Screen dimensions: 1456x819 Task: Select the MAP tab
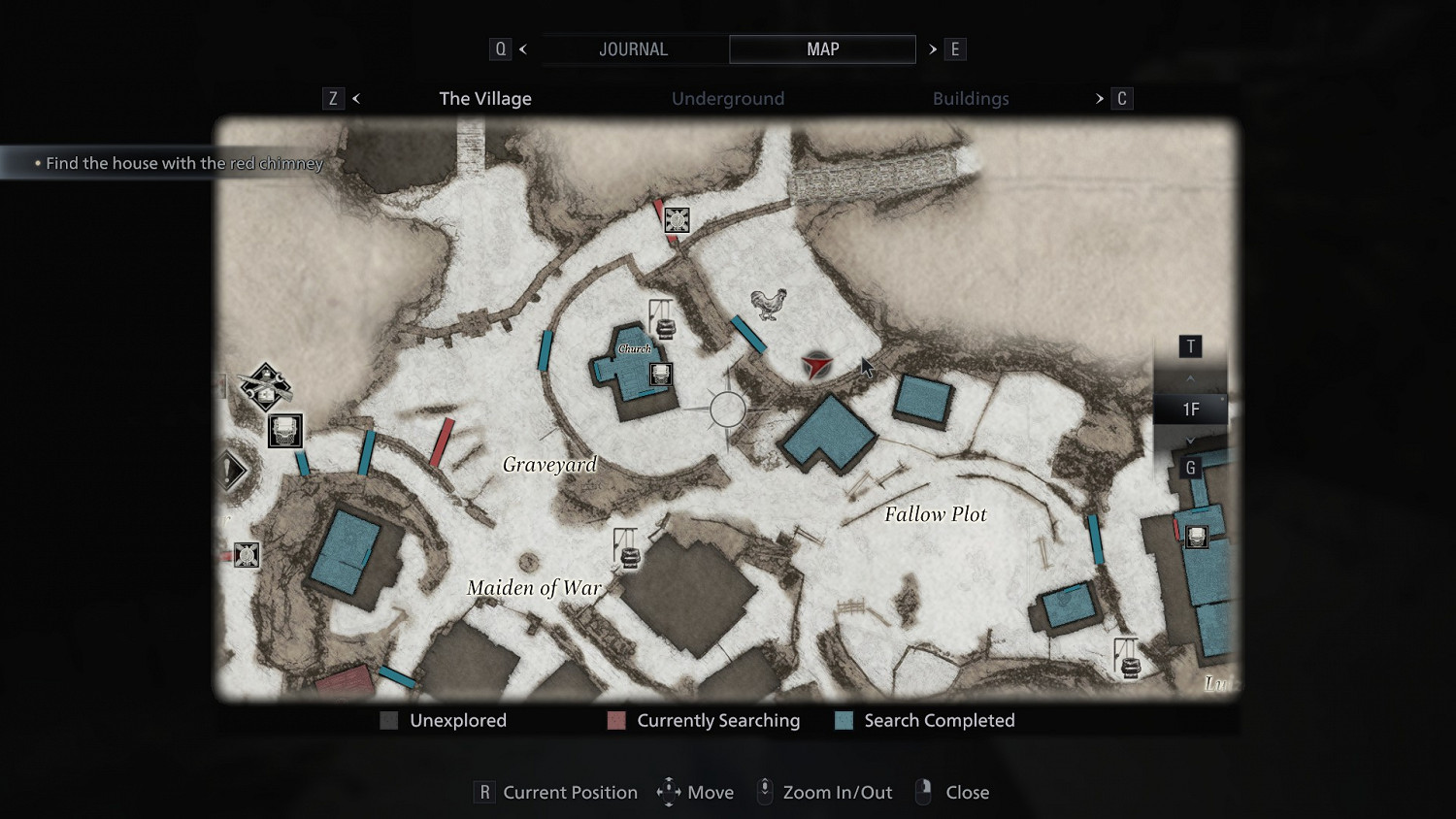(x=822, y=49)
